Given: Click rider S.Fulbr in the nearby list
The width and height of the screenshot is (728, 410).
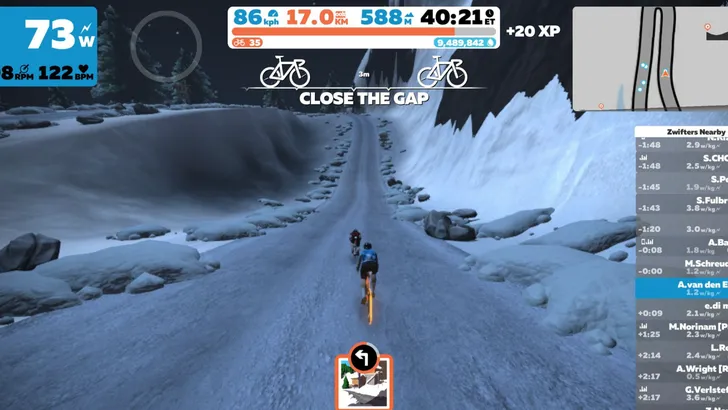Looking at the screenshot, I should 682,203.
